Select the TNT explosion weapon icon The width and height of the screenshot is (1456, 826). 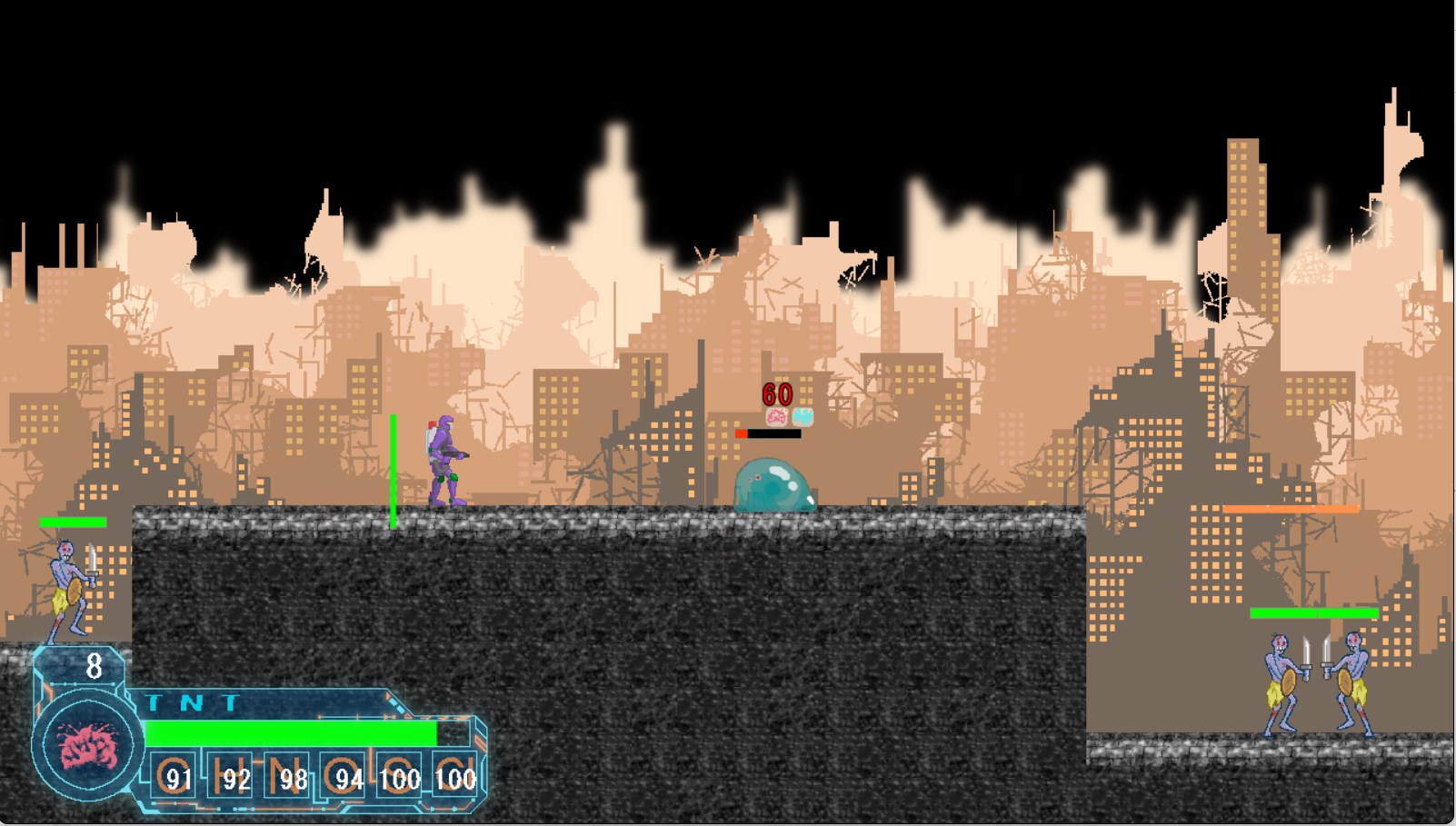click(88, 747)
